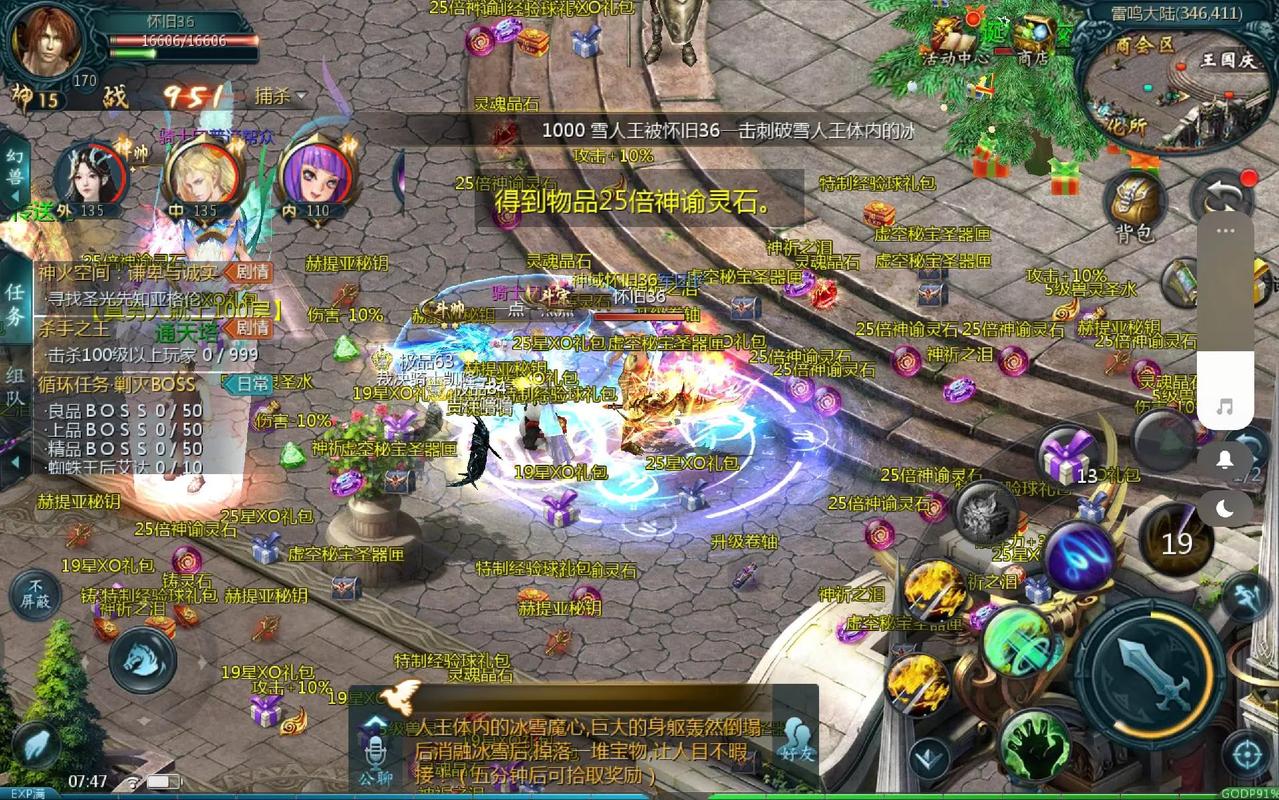Trigger the green spinning cross skill
Screen dimensions: 1279x800
pos(1018,642)
